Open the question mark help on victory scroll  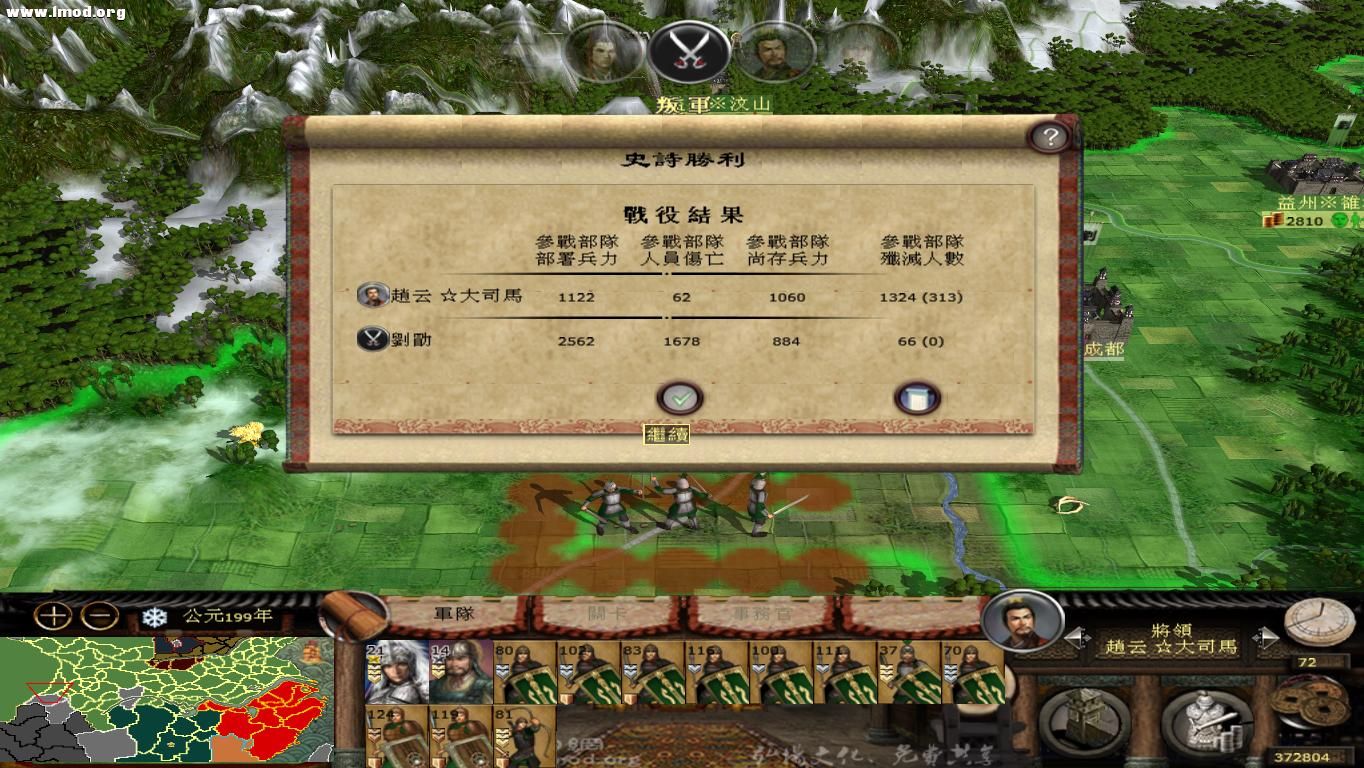pyautogui.click(x=1048, y=138)
